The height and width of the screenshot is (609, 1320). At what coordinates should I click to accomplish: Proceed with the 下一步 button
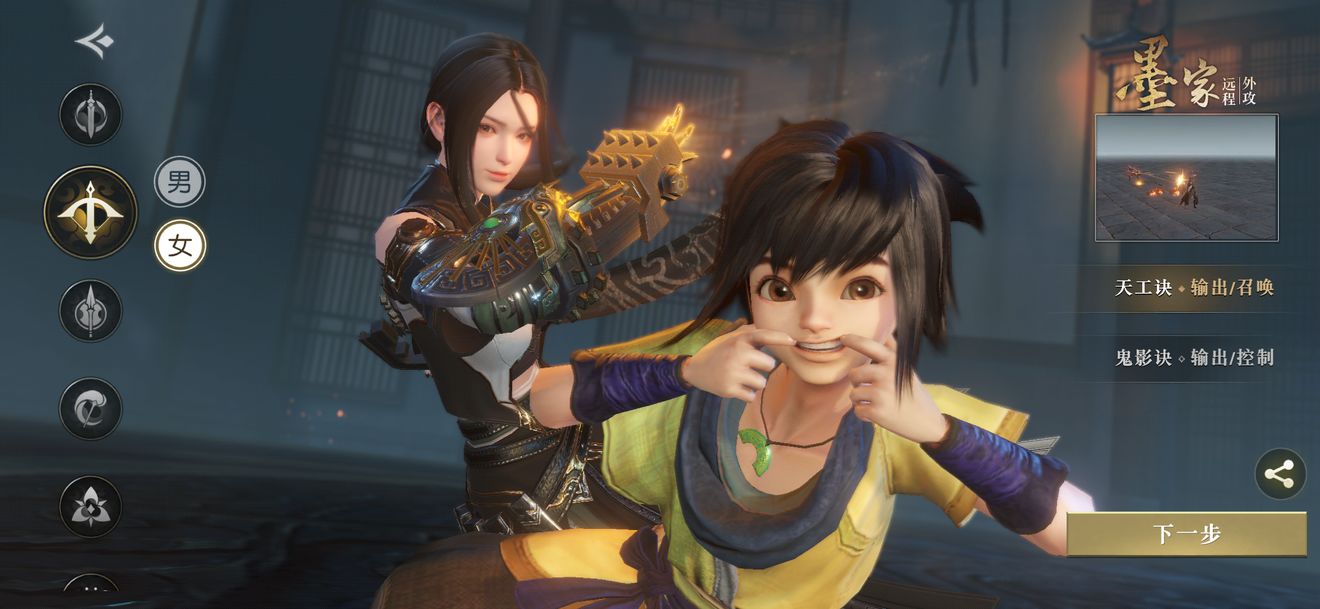point(1186,534)
